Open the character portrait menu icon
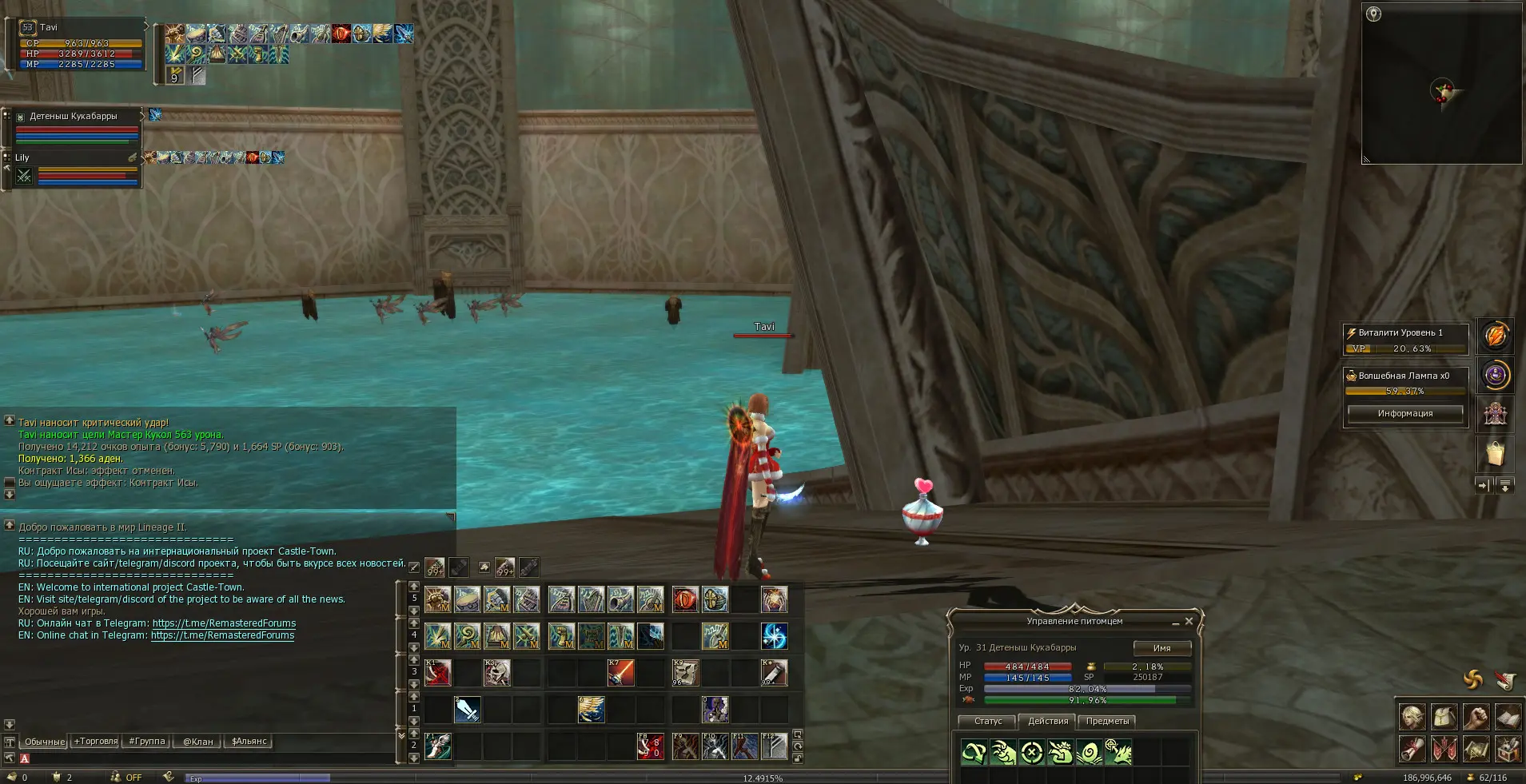1526x784 pixels. pyautogui.click(x=1412, y=717)
